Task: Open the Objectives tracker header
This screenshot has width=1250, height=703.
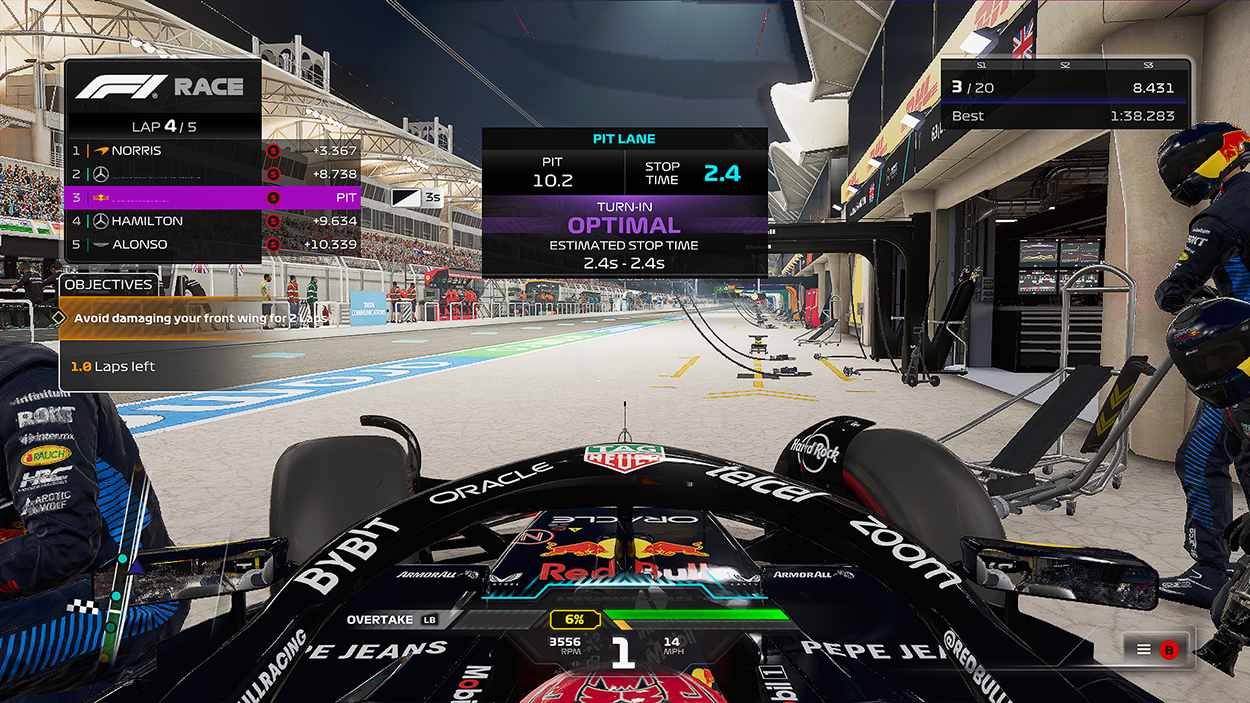Action: (x=108, y=285)
